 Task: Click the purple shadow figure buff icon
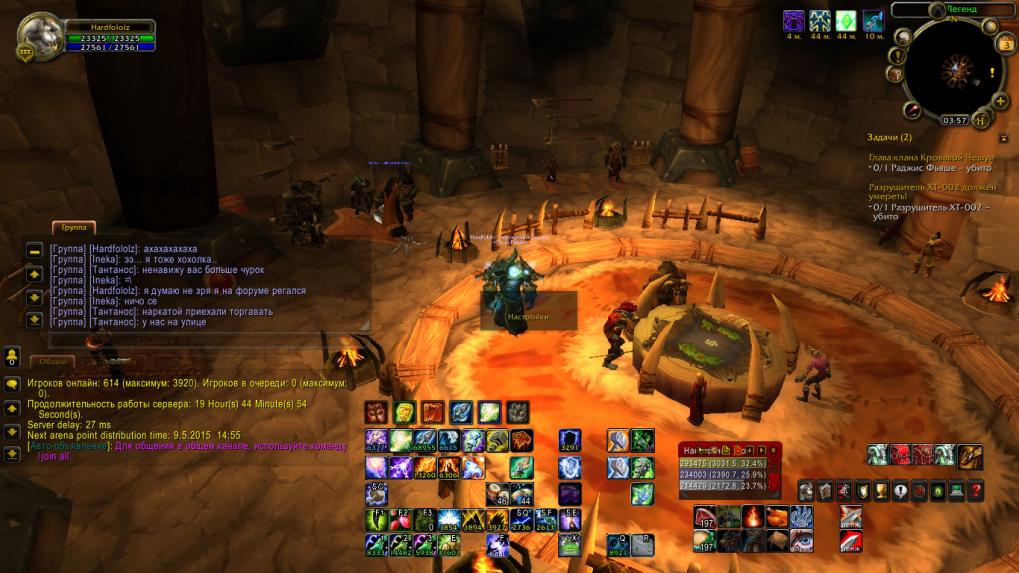(794, 20)
